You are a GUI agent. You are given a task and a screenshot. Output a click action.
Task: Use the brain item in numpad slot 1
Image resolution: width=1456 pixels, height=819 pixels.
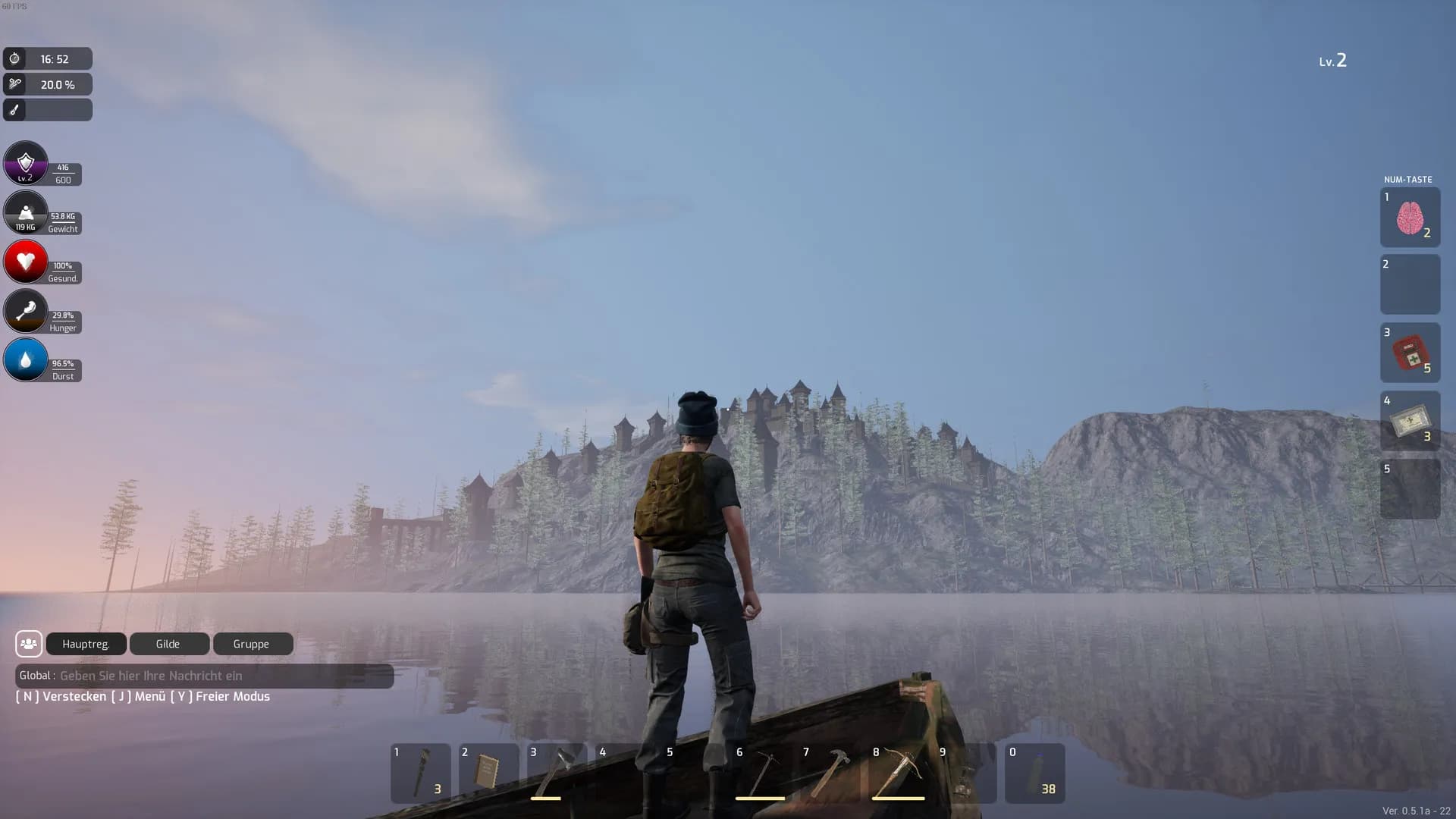pos(1410,218)
